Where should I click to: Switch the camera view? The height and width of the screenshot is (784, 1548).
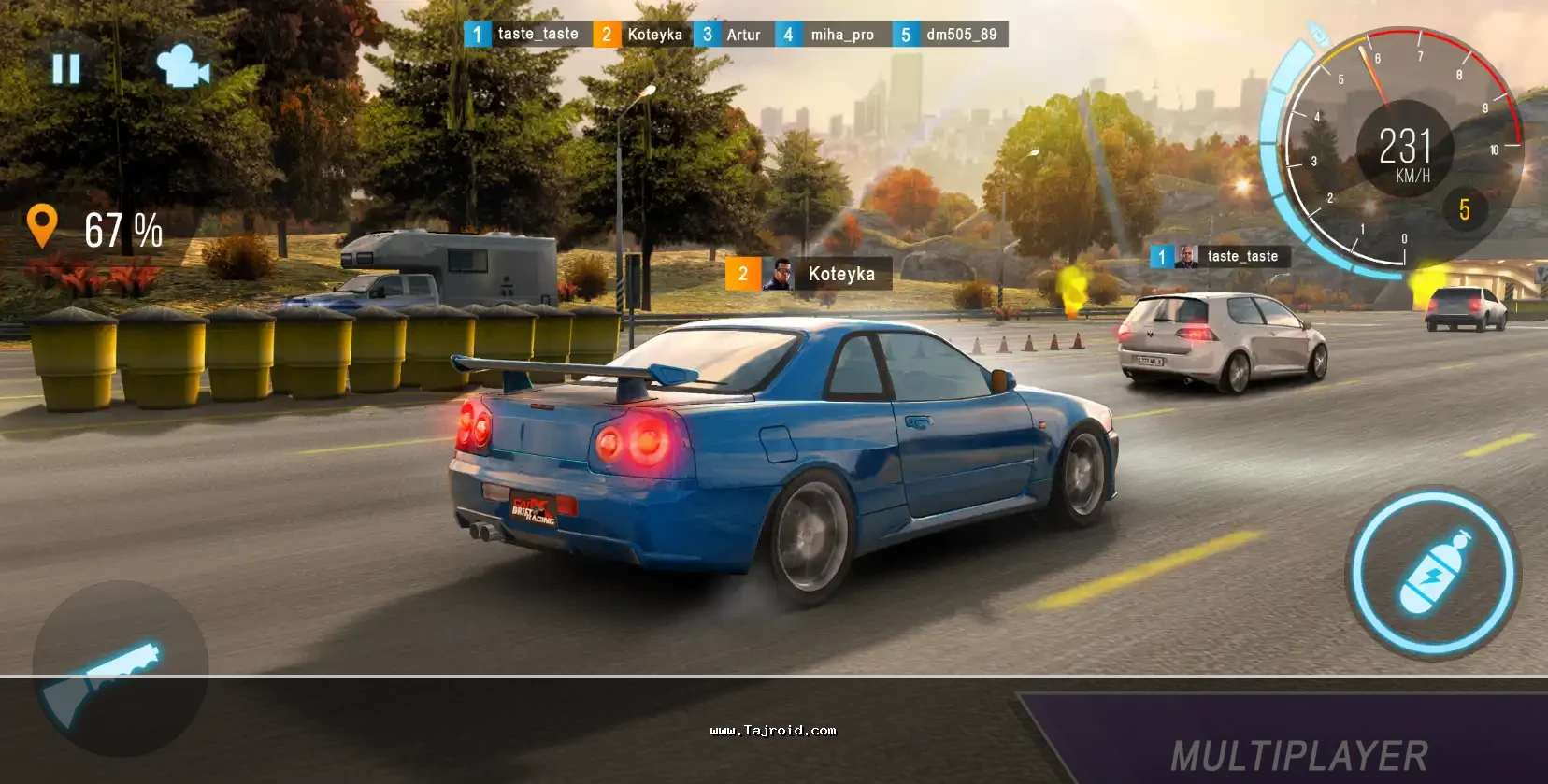coord(182,66)
